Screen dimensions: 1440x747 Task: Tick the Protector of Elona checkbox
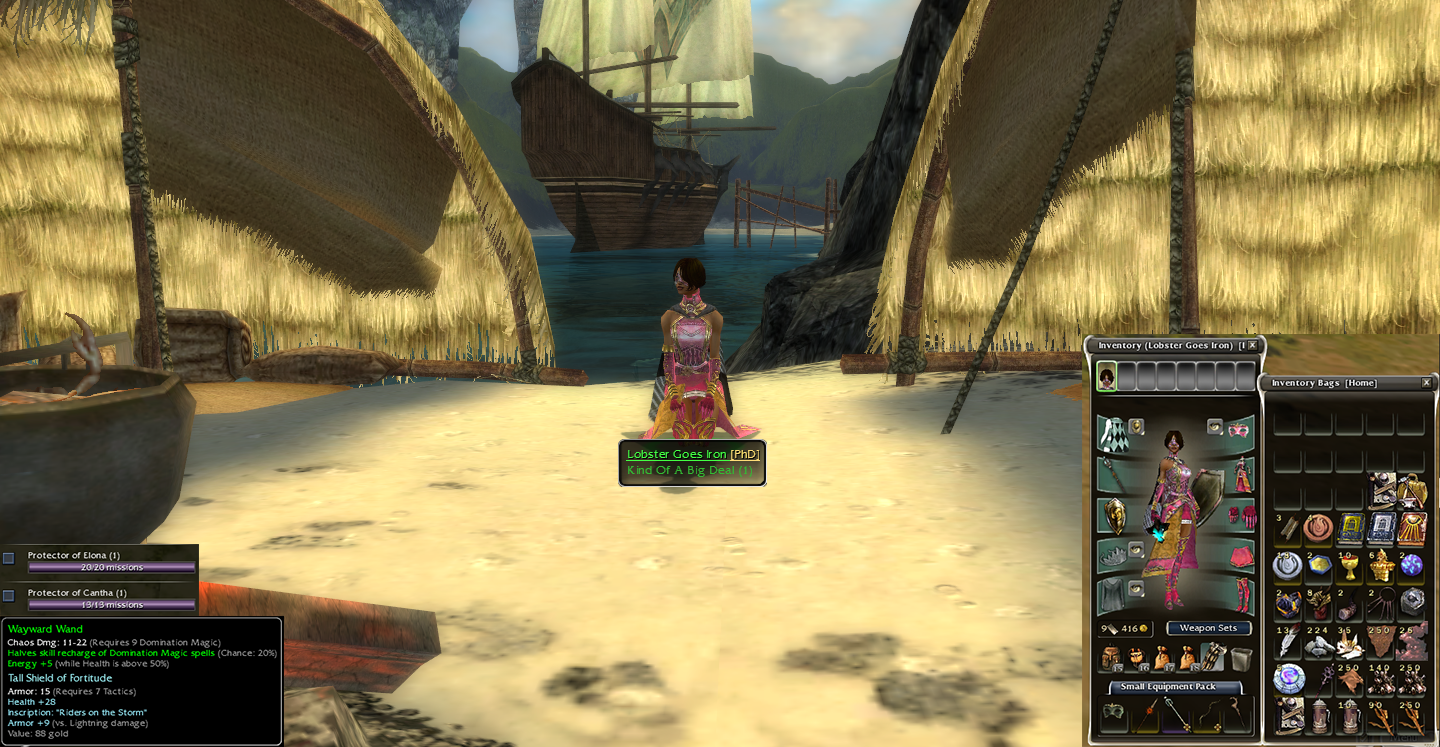point(9,558)
